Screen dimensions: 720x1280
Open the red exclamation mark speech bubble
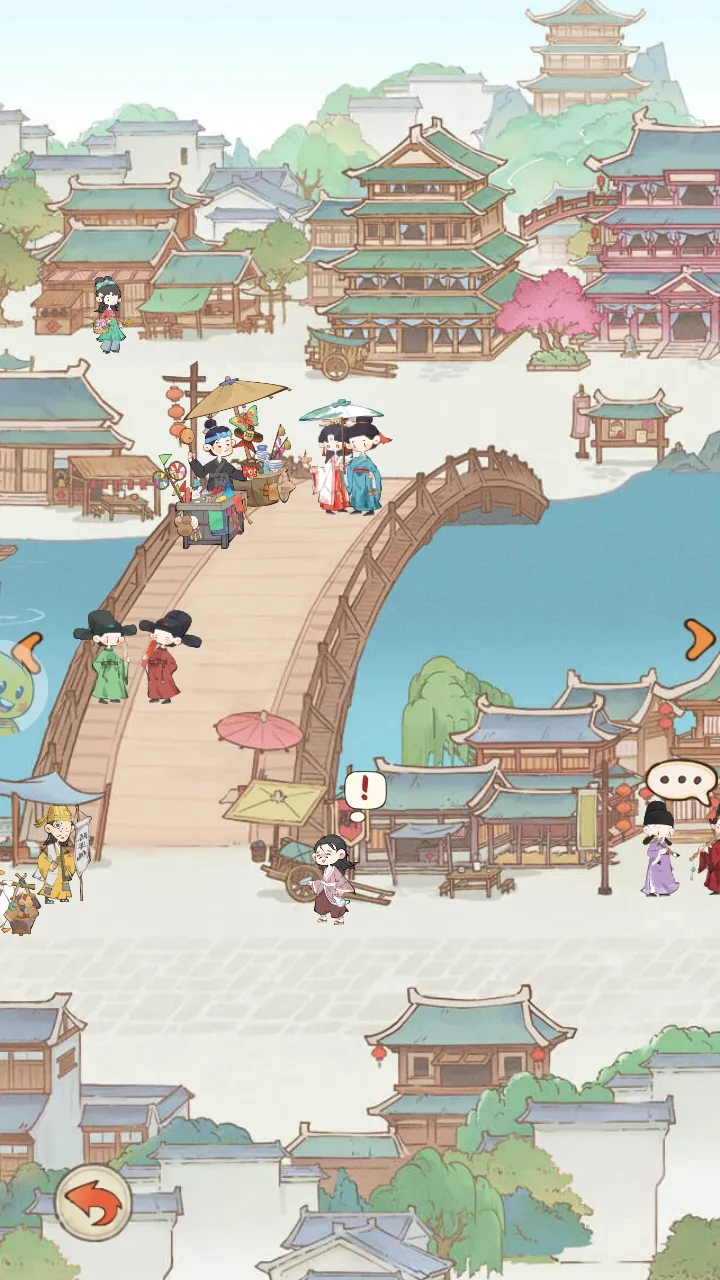(365, 791)
